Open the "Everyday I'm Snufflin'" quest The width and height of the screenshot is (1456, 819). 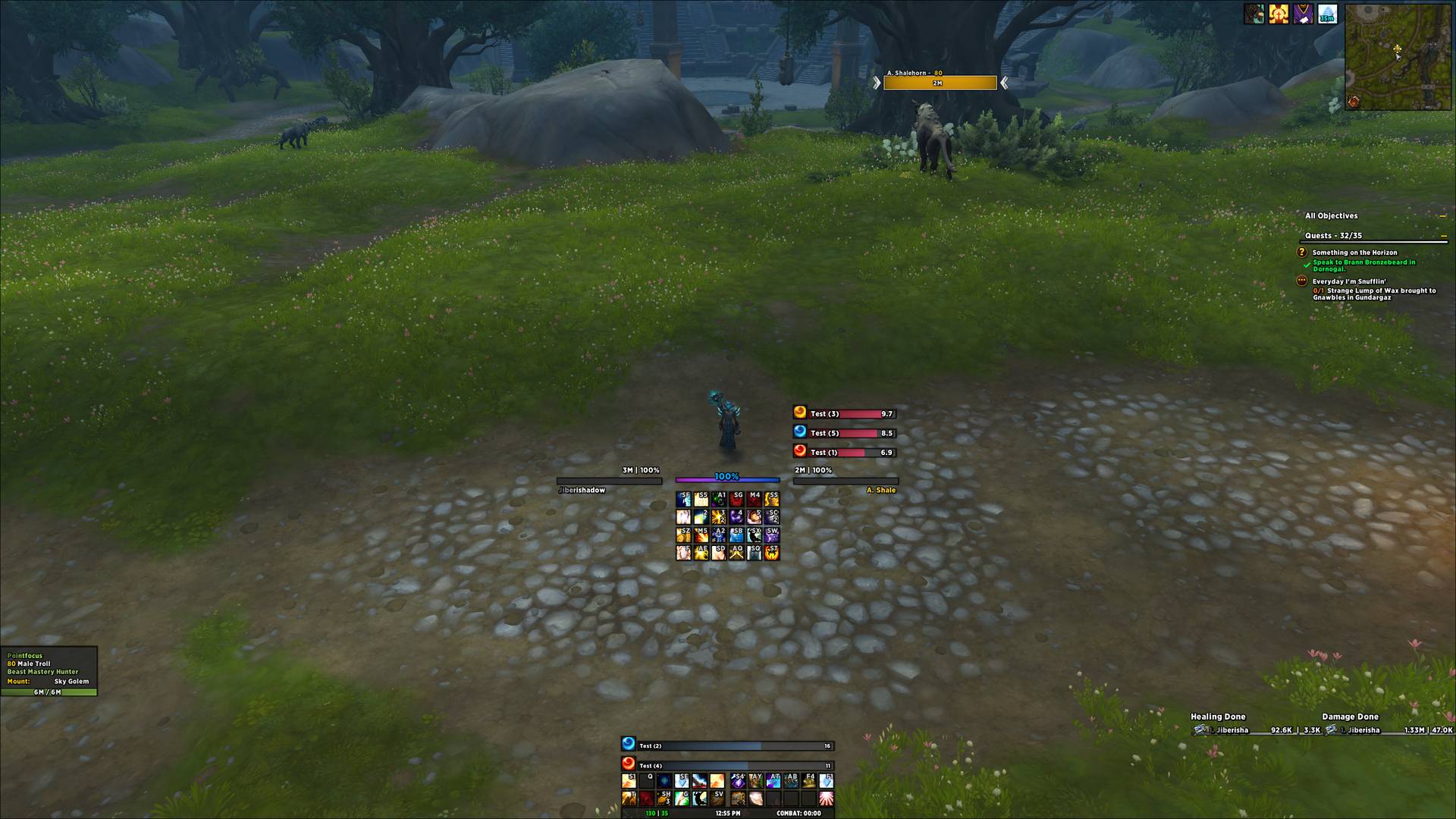pyautogui.click(x=1349, y=281)
